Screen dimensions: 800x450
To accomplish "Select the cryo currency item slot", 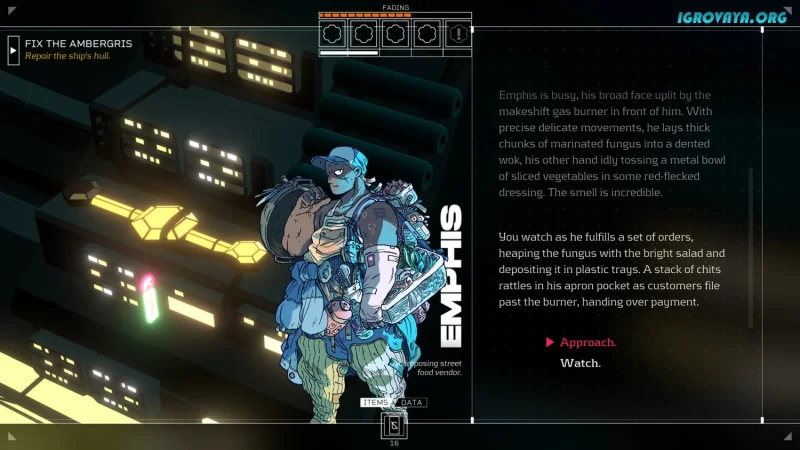I will tap(394, 426).
